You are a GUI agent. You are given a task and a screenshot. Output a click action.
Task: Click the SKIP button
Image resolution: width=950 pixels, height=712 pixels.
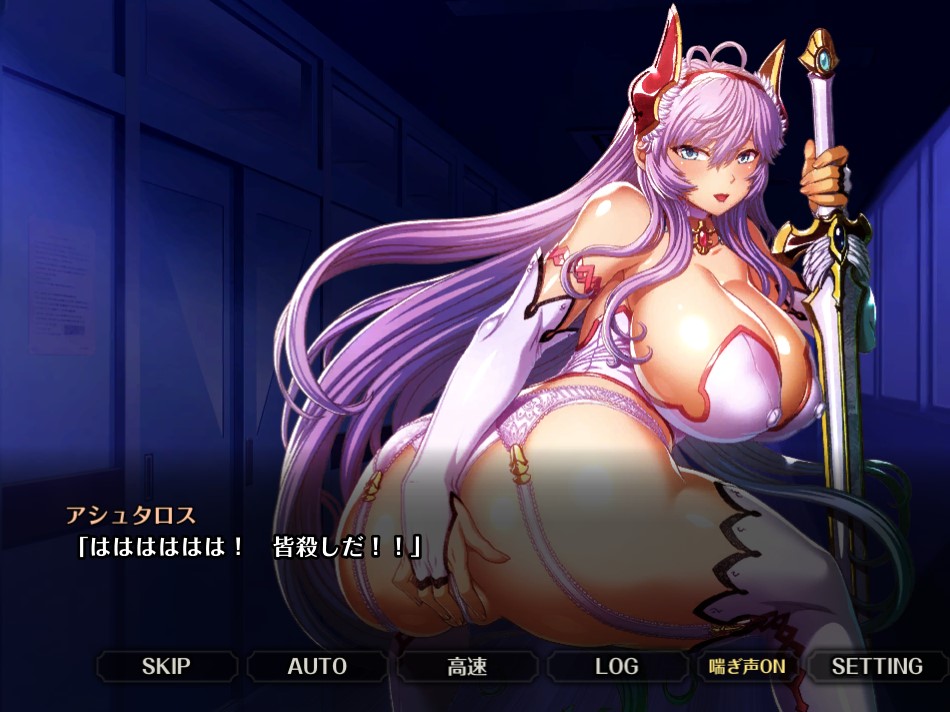(166, 666)
